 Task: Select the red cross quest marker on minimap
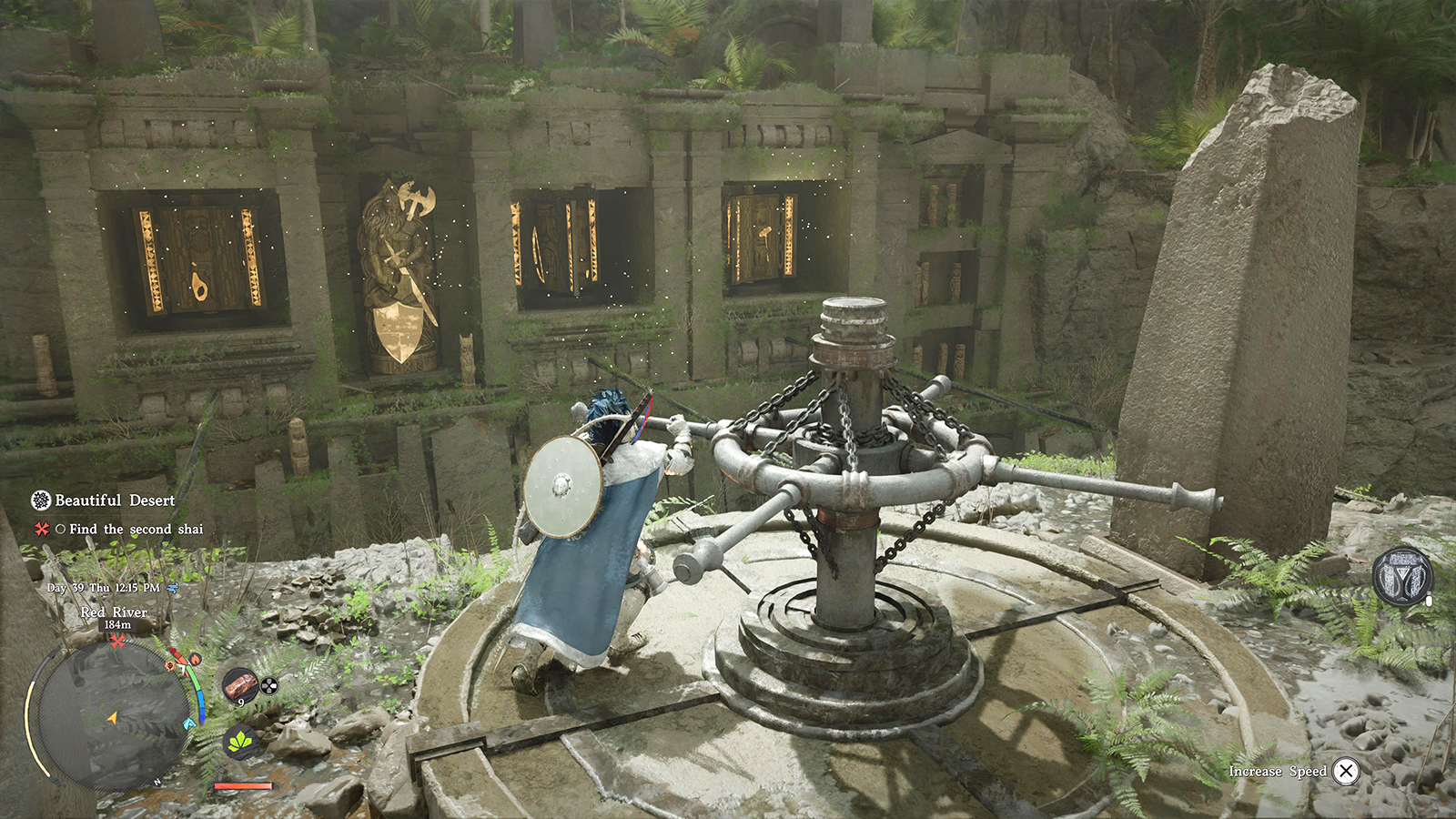click(116, 641)
